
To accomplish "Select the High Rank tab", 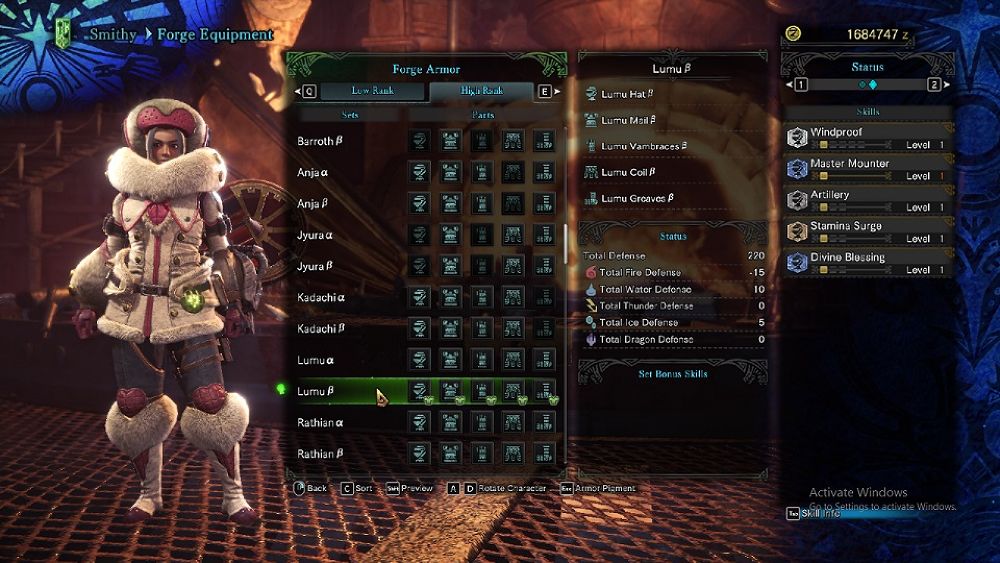I will [481, 91].
